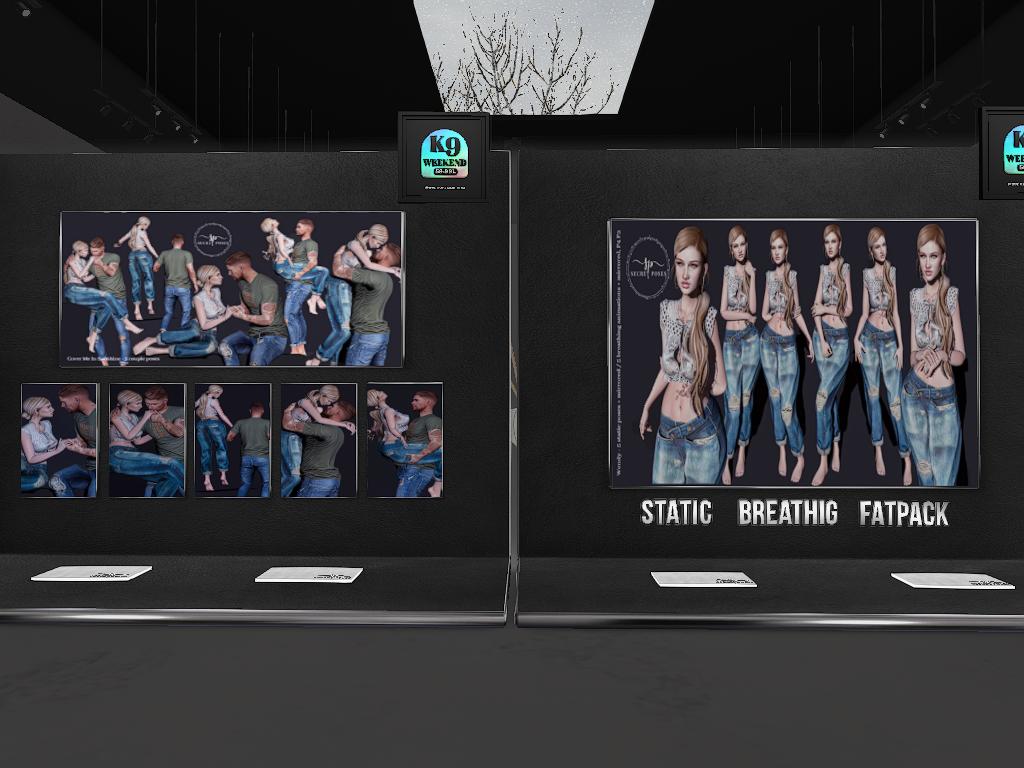The image size is (1024, 768).
Task: Select the man carrying woman pose thumbnail
Action: click(404, 440)
